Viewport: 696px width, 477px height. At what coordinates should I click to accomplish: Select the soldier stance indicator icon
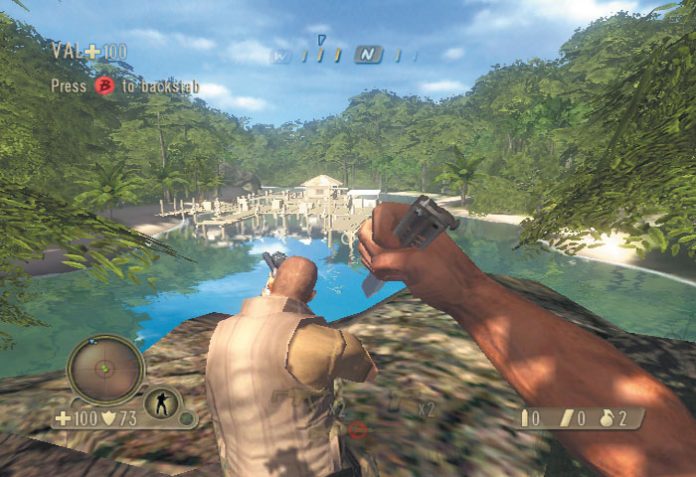[161, 404]
